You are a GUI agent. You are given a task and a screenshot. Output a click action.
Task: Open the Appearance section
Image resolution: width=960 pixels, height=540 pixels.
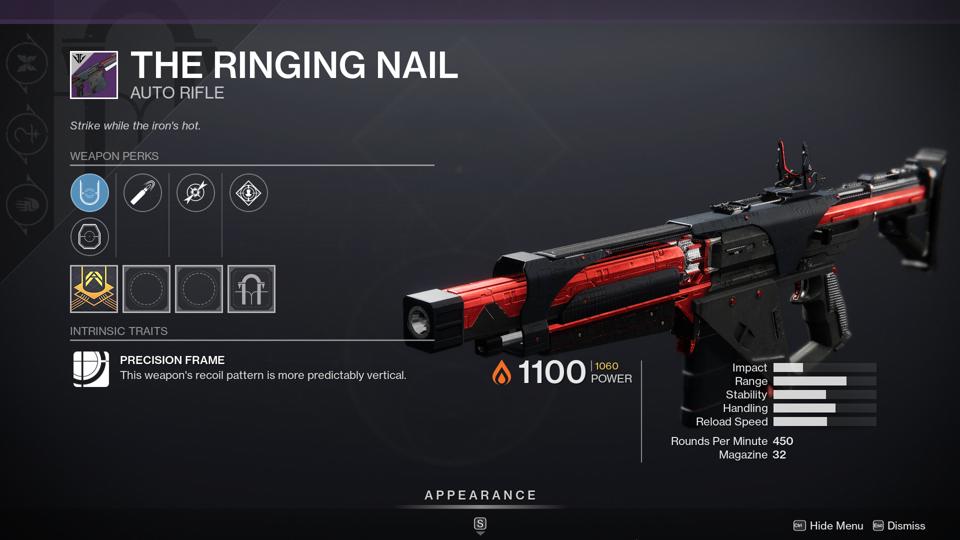(x=480, y=495)
